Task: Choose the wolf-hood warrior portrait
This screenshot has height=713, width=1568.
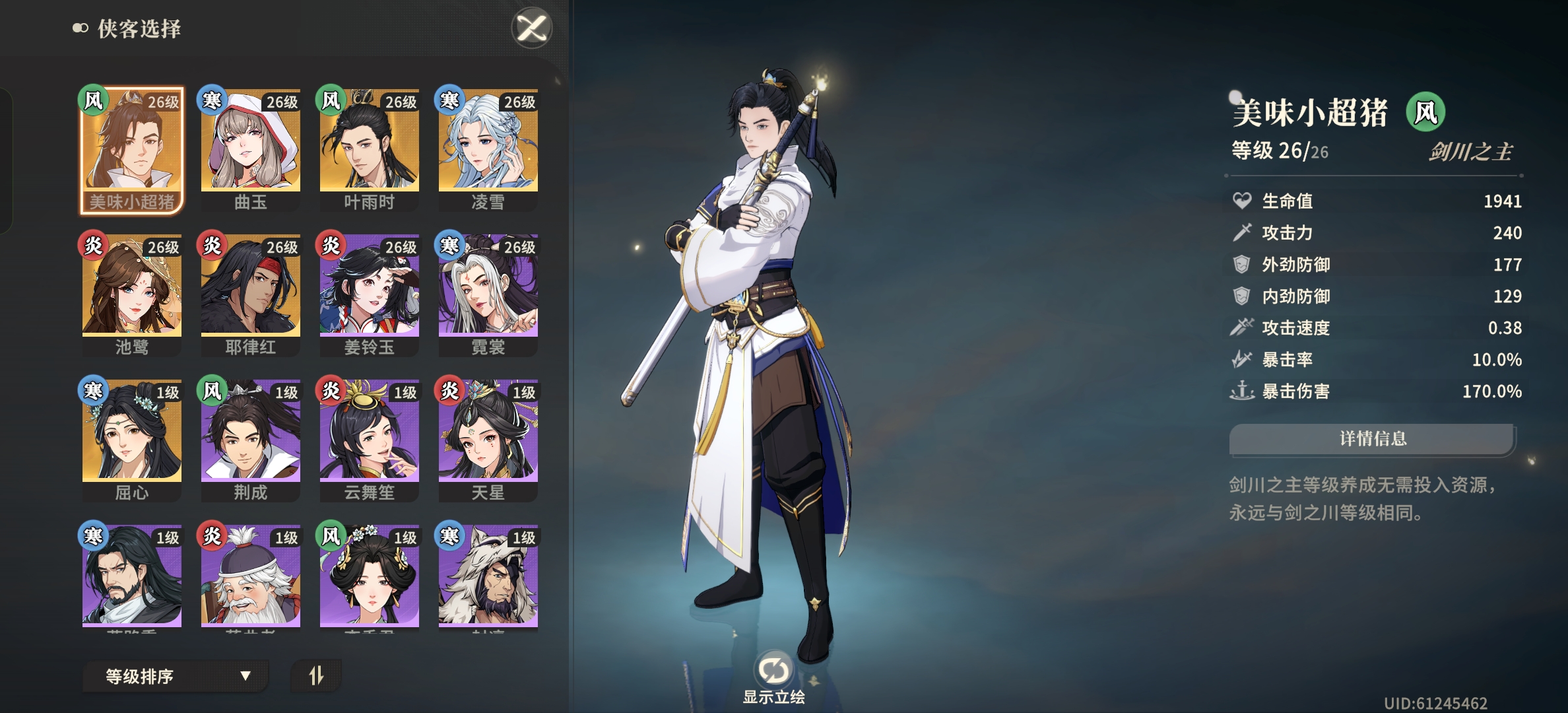Action: pos(488,578)
